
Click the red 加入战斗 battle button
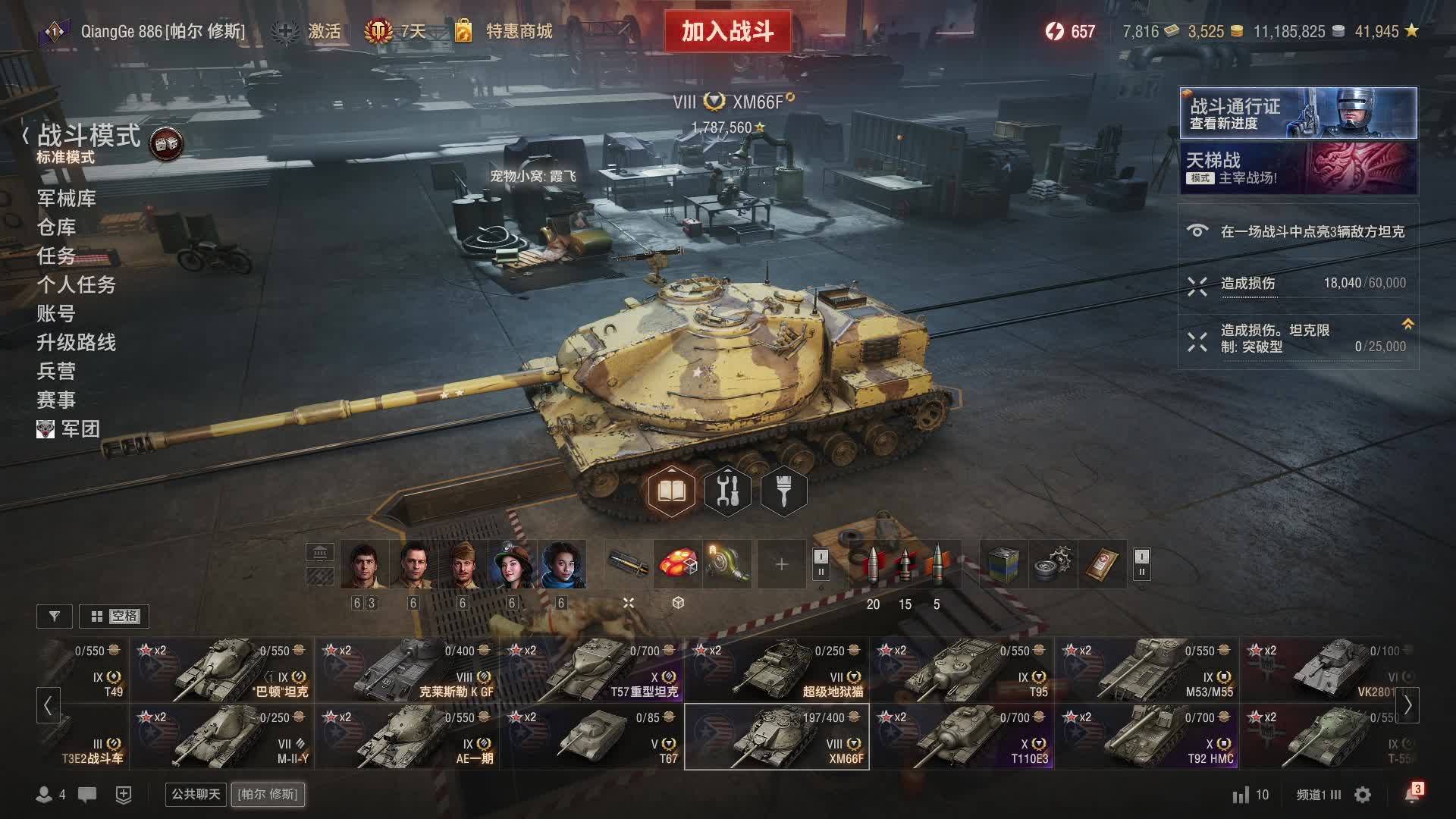tap(727, 31)
